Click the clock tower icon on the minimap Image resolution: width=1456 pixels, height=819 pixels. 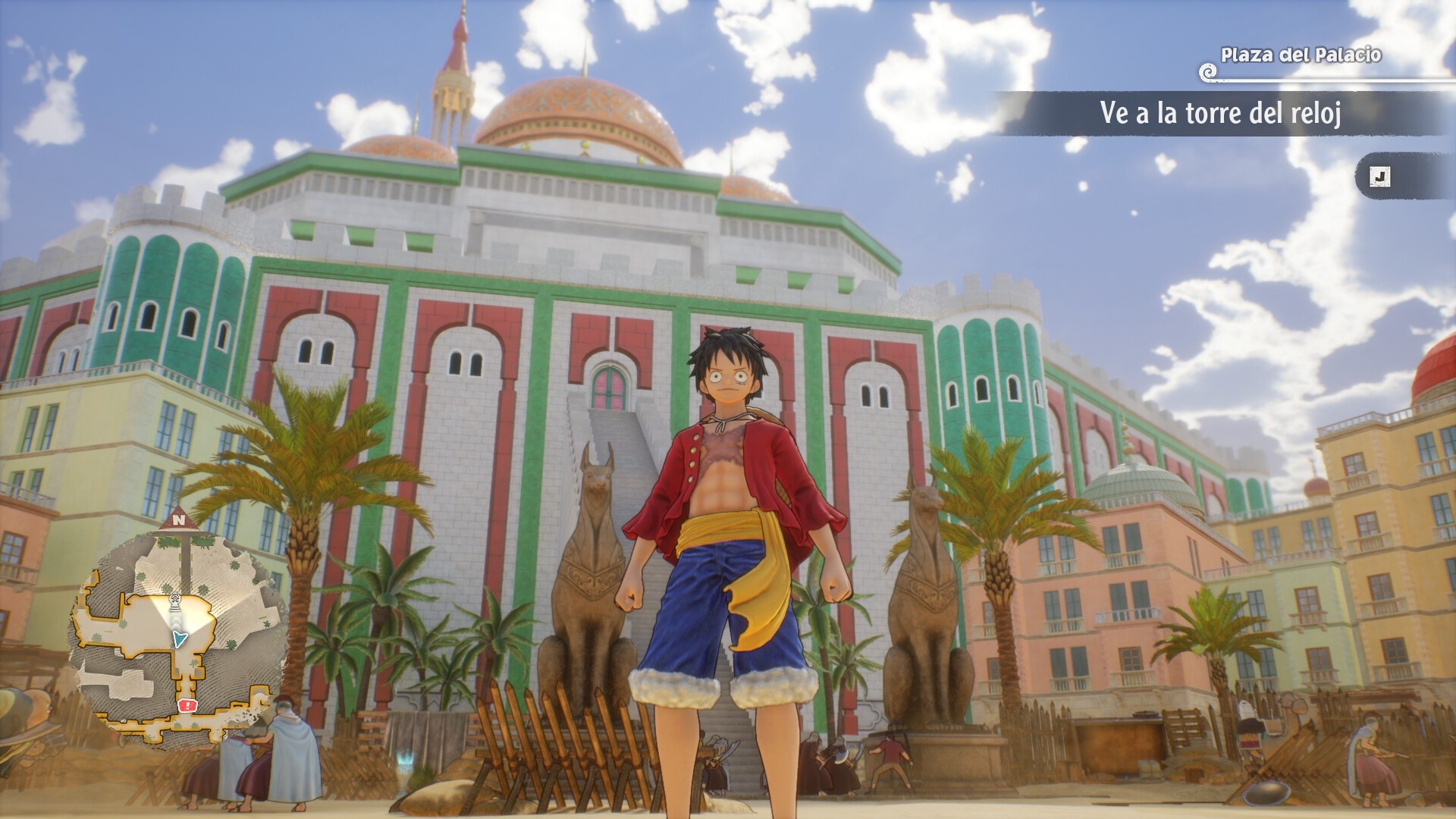(x=174, y=601)
